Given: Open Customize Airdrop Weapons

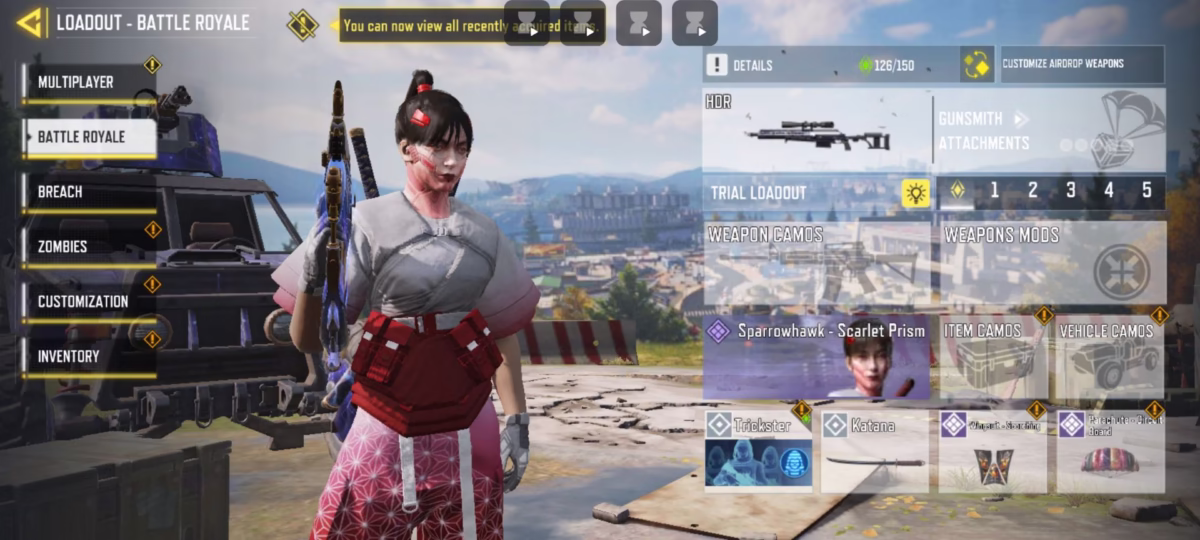Looking at the screenshot, I should [1080, 64].
